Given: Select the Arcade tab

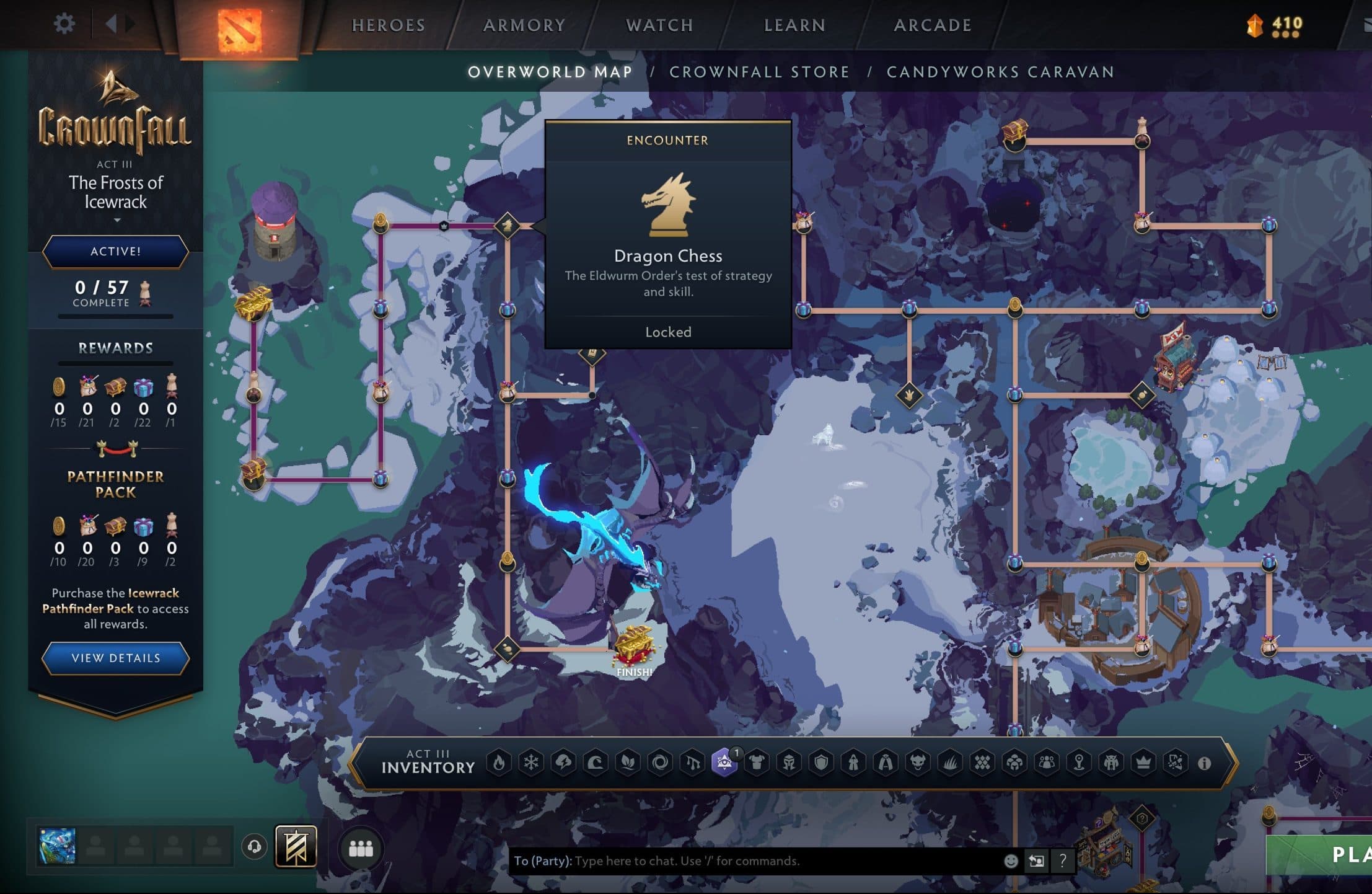Looking at the screenshot, I should coord(933,25).
